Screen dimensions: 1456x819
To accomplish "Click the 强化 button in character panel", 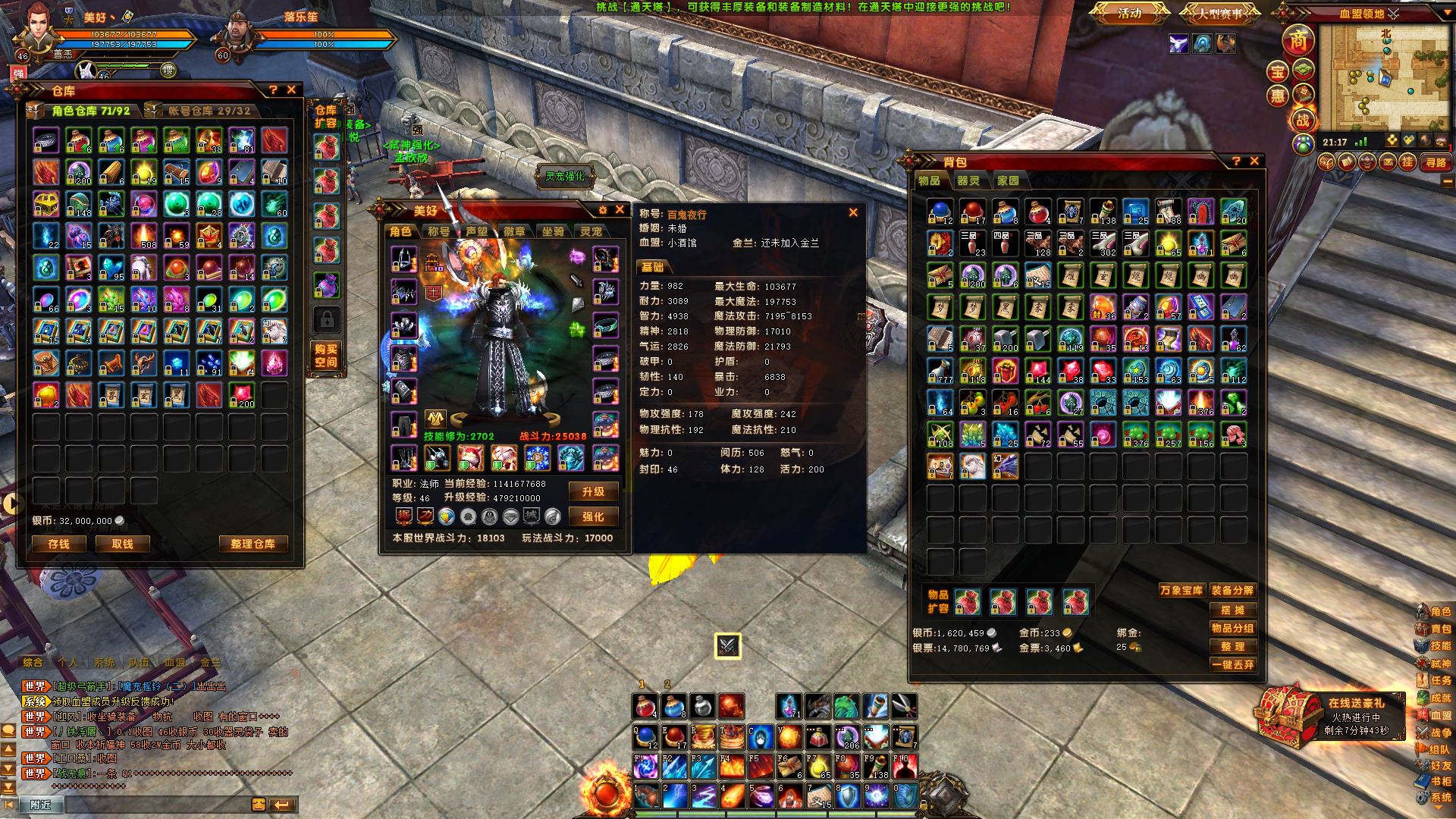I will (x=593, y=516).
